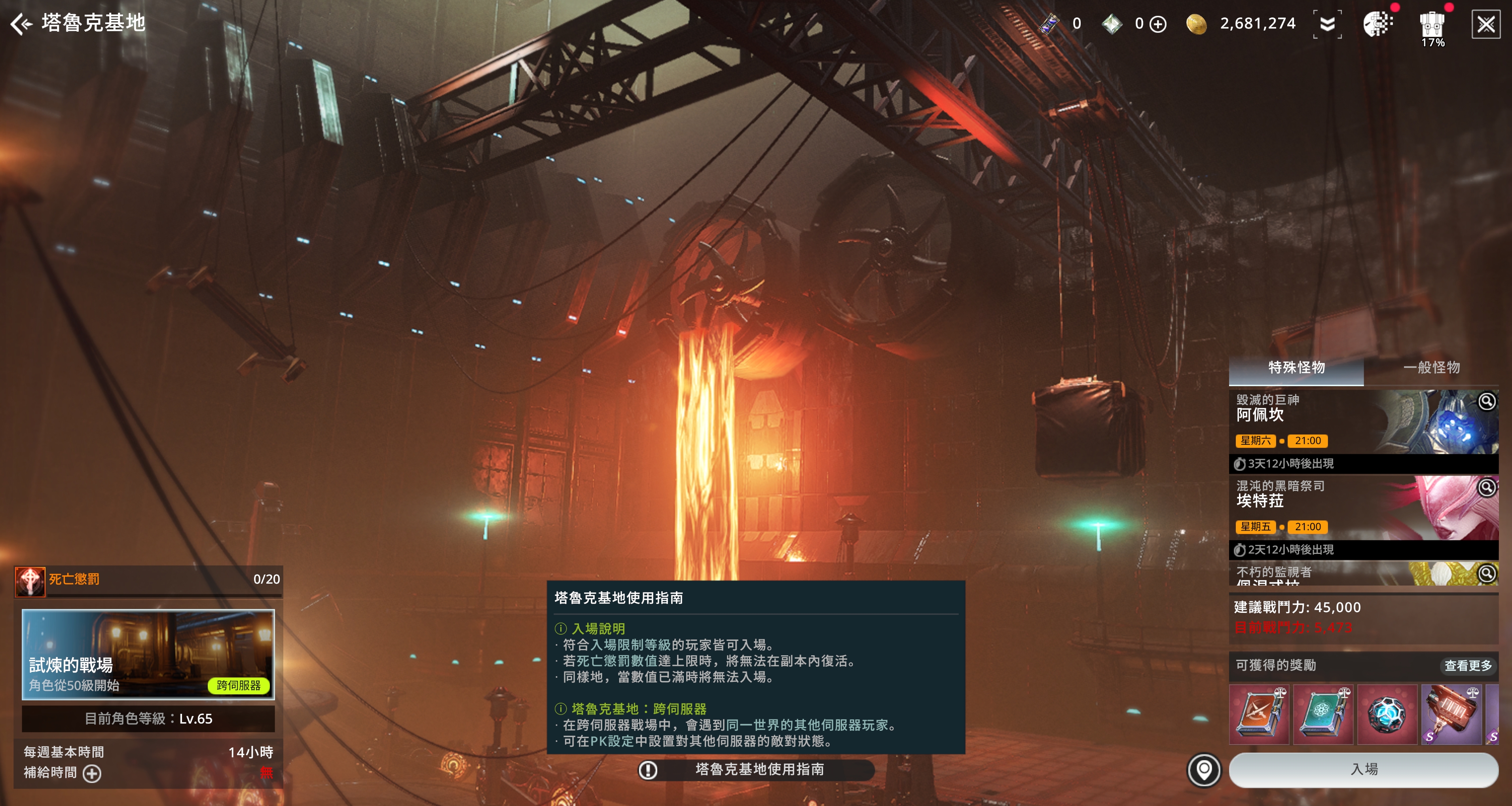The height and width of the screenshot is (806, 1512).
Task: Select the blue crystal orb reward
Action: 1387,714
